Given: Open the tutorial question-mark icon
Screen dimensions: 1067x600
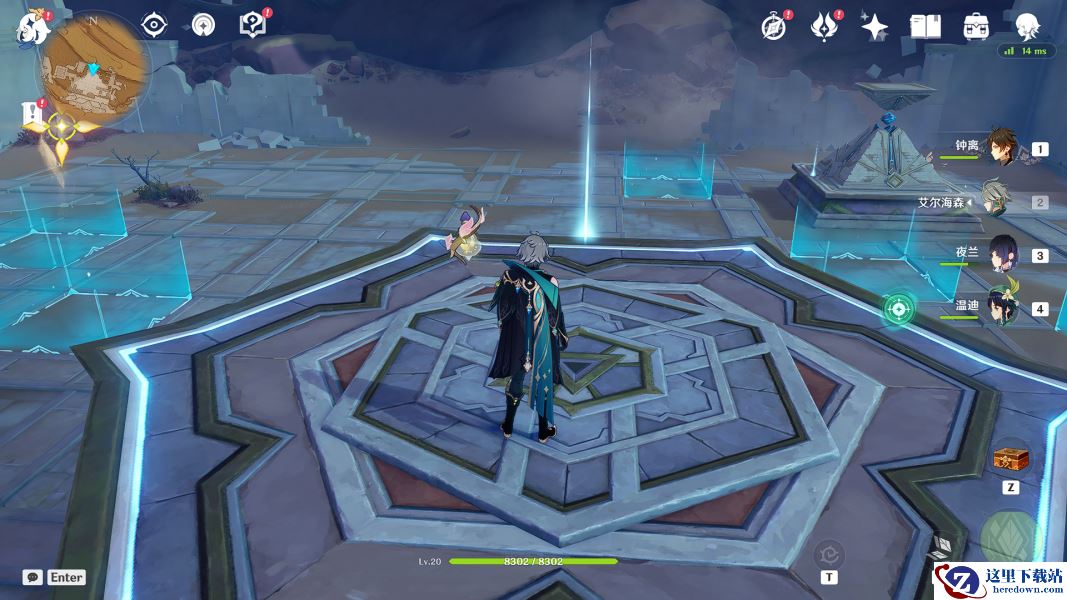Looking at the screenshot, I should [x=253, y=25].
